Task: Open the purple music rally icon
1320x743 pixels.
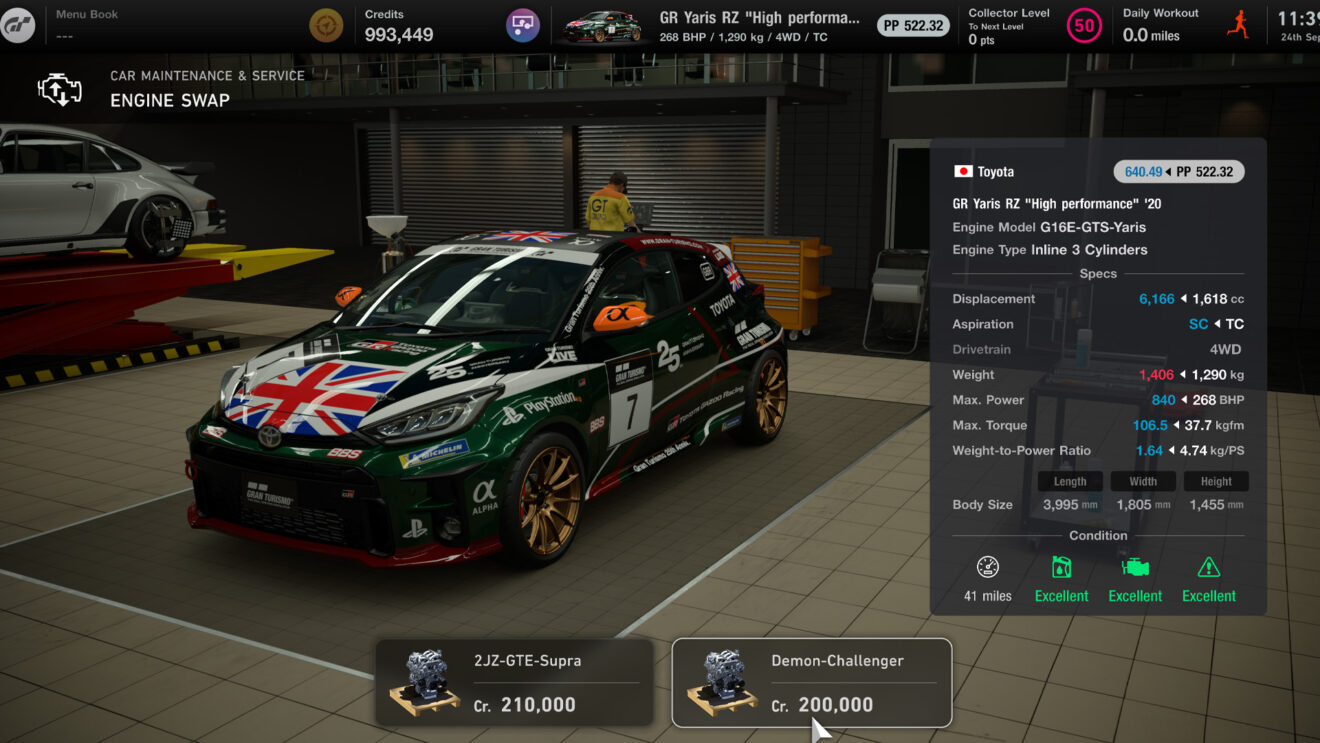Action: click(x=522, y=24)
